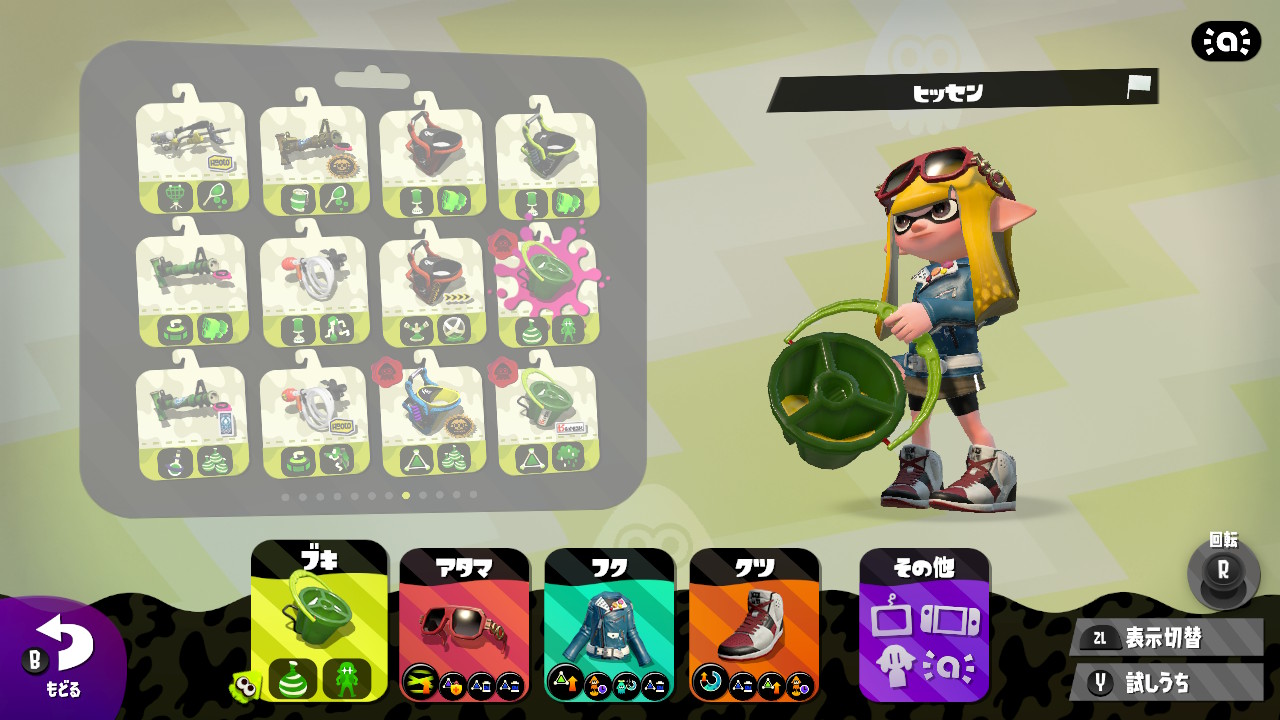This screenshot has height=720, width=1280.
Task: Select the red slosher card in the top row
Action: [x=434, y=160]
